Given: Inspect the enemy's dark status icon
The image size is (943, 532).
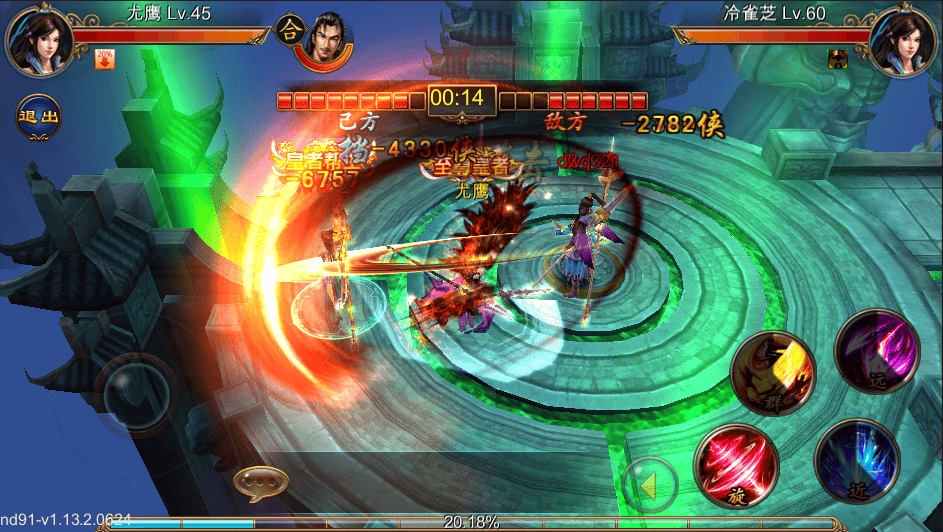Looking at the screenshot, I should [838, 58].
